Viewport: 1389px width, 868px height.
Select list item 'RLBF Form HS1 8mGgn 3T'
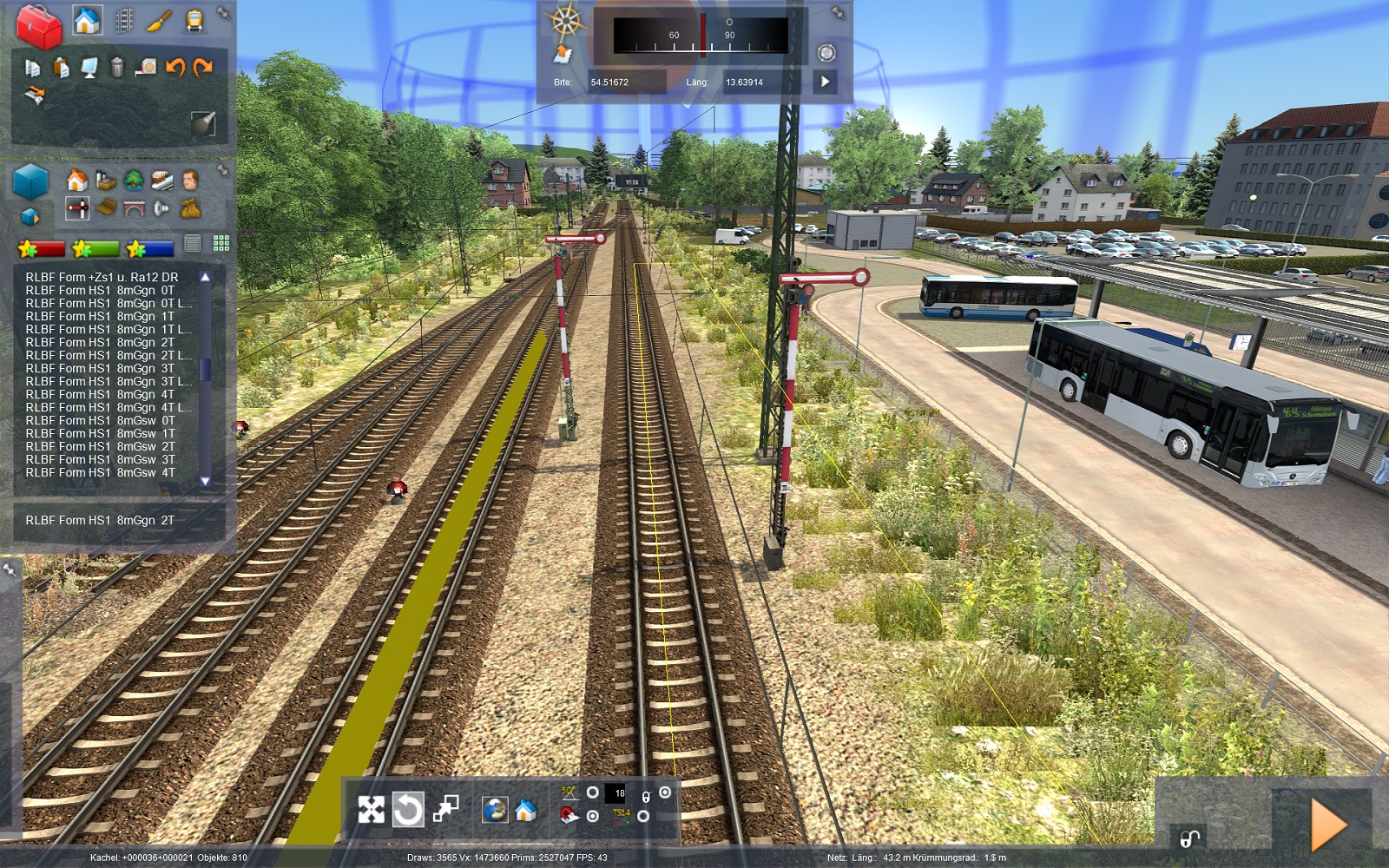tap(100, 368)
